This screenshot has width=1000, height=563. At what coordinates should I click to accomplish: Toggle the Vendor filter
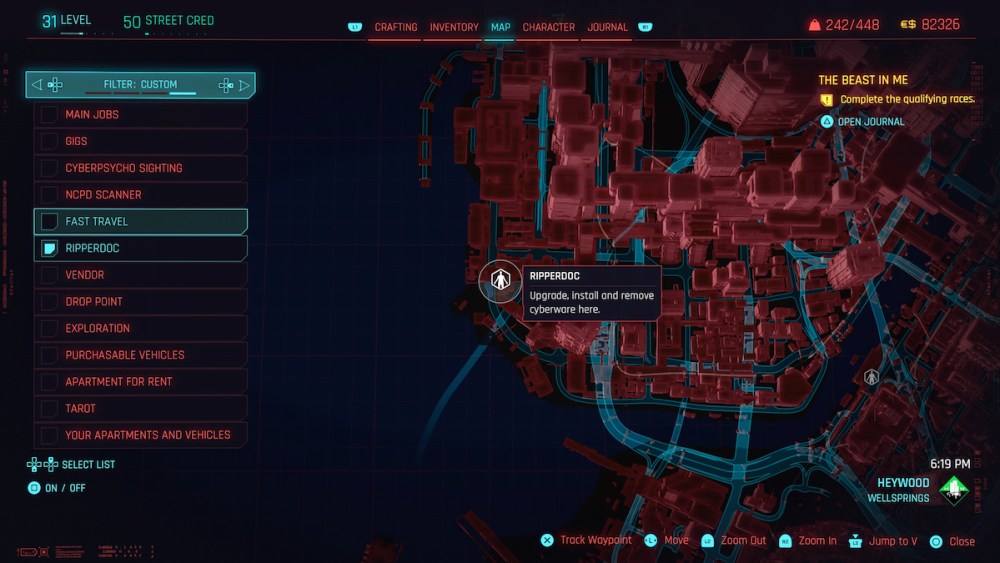coord(49,275)
